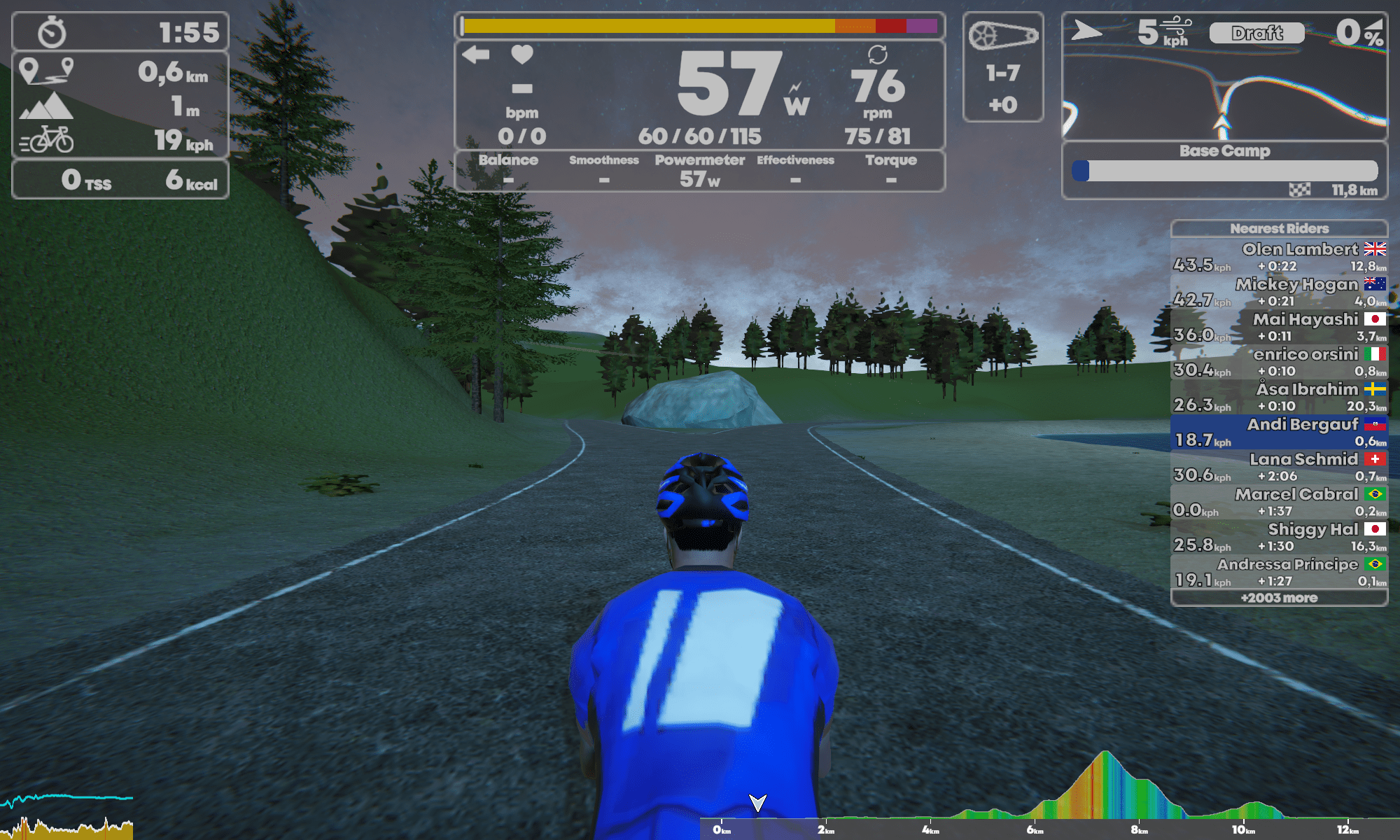Viewport: 1400px width, 840px height.
Task: Click the Nearest Riders header
Action: (1279, 228)
